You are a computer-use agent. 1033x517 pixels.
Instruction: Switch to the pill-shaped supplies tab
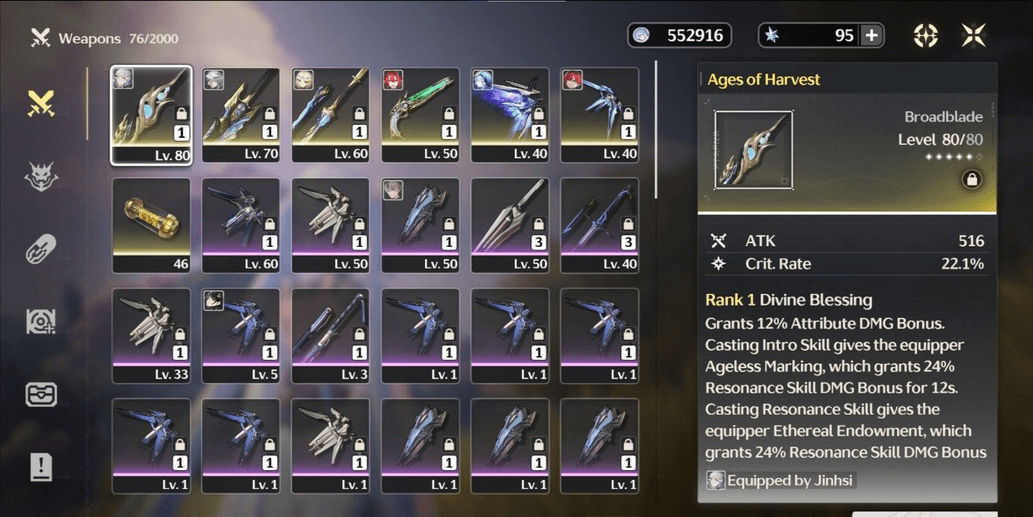(x=41, y=249)
